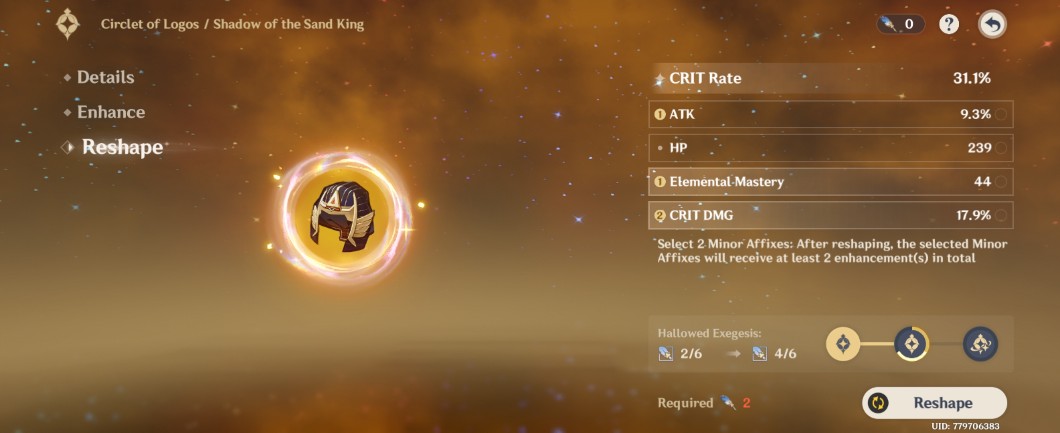Screen dimensions: 1060x433
Task: Choose the middle Hallowed Exegesis tier node
Action: pyautogui.click(x=911, y=344)
